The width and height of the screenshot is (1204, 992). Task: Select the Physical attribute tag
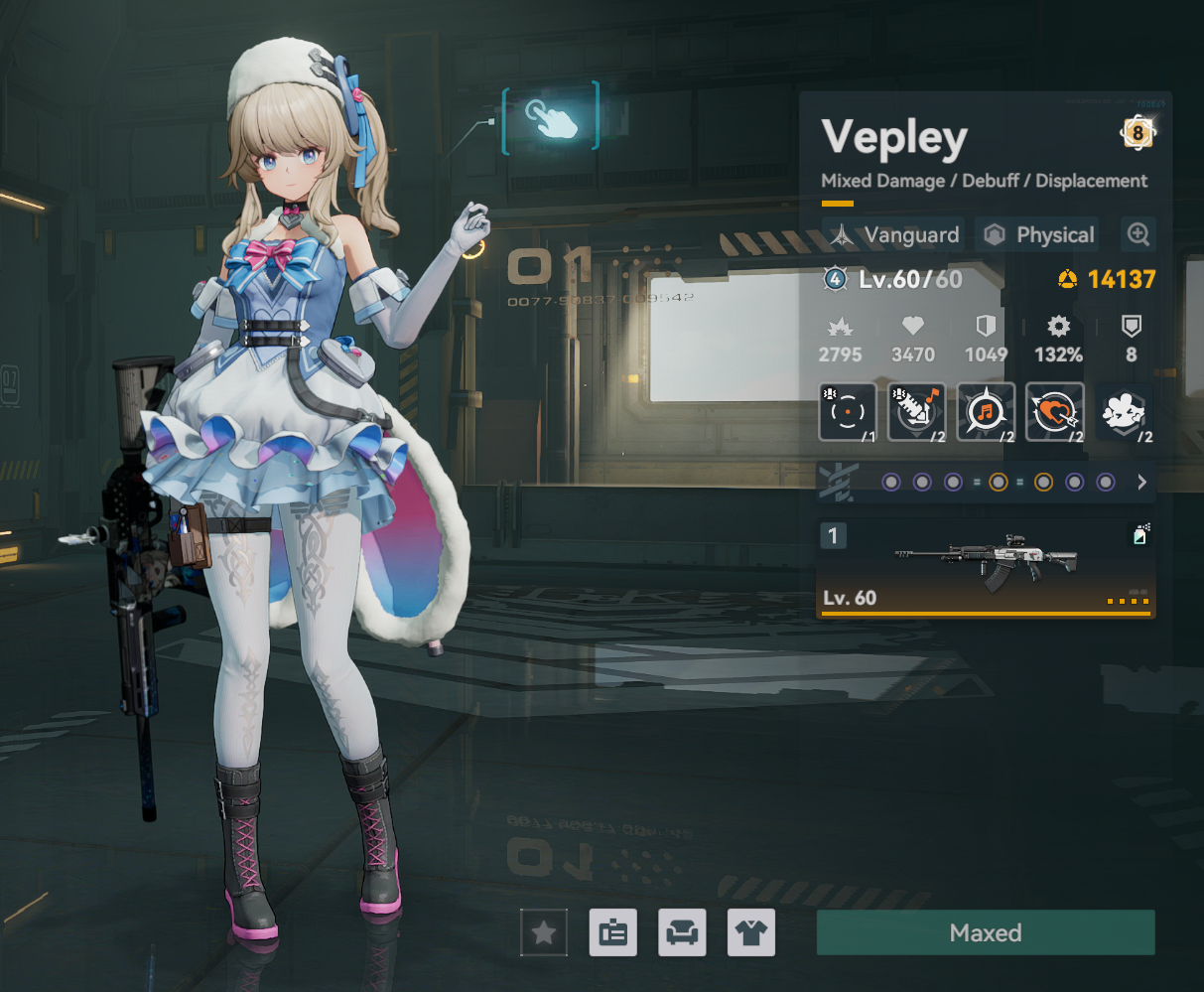point(1038,235)
